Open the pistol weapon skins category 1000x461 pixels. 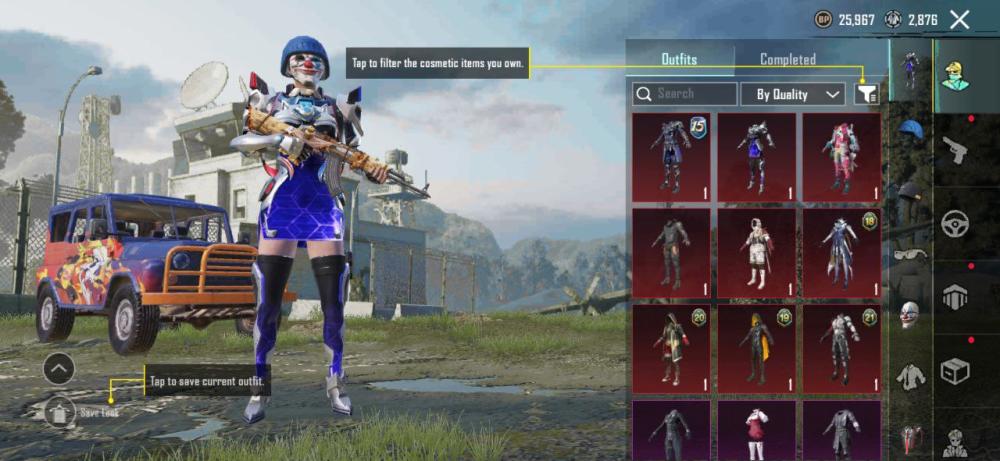(x=955, y=149)
